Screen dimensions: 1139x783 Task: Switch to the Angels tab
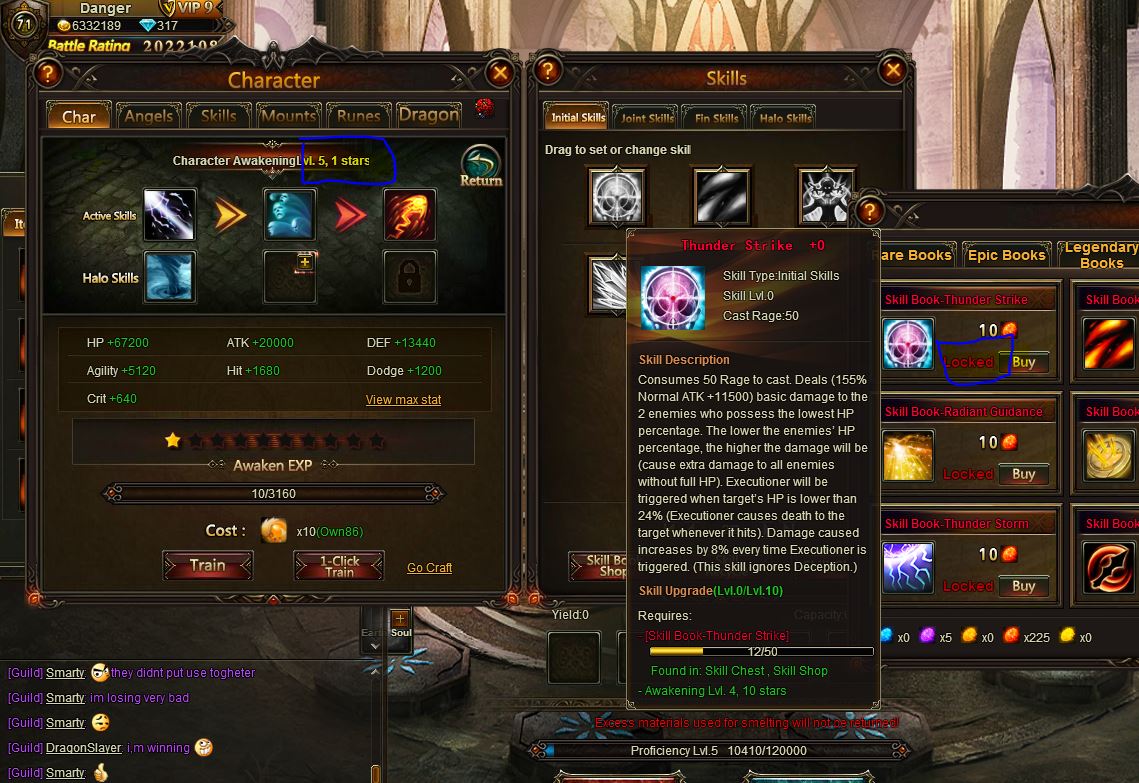tap(149, 116)
